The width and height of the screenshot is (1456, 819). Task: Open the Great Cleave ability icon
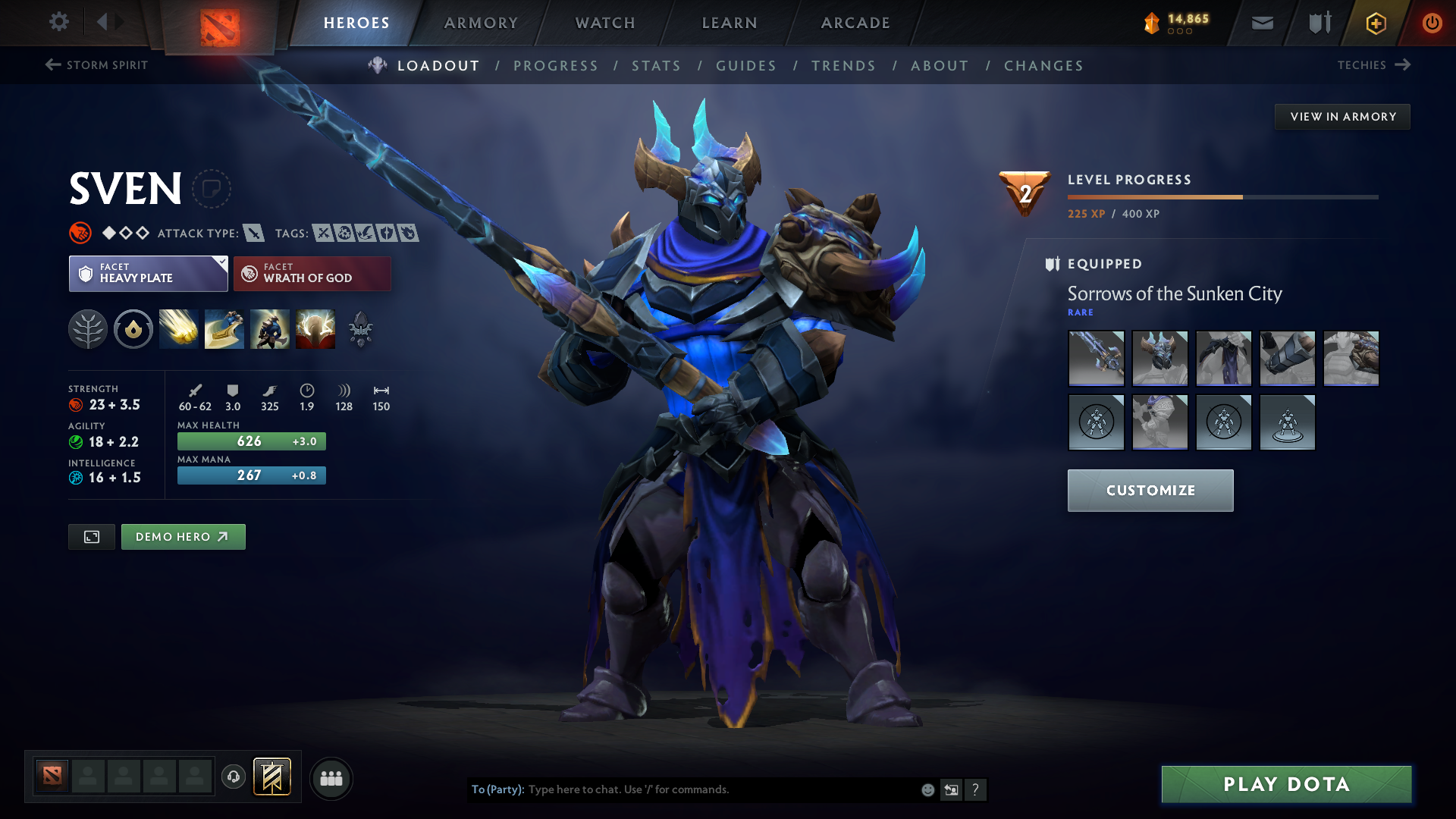tap(224, 328)
